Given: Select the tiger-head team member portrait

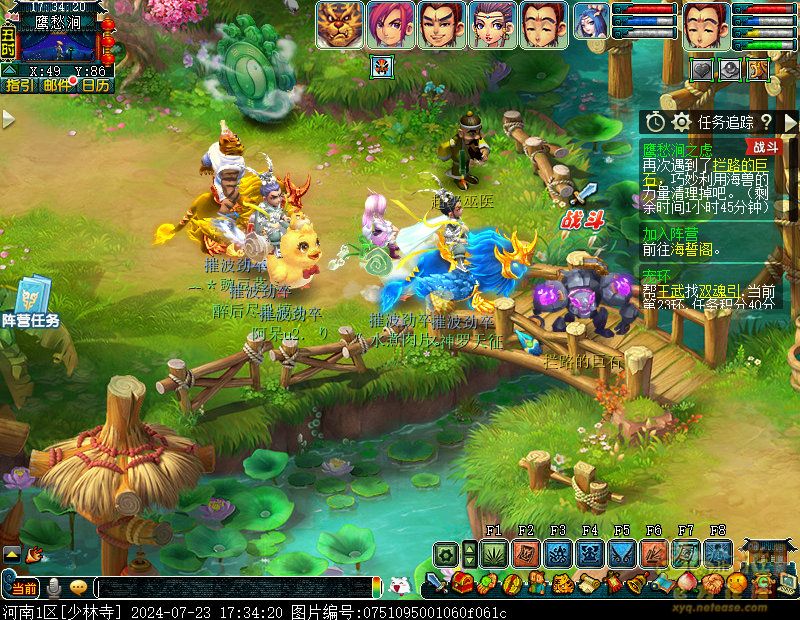Looking at the screenshot, I should (340, 24).
